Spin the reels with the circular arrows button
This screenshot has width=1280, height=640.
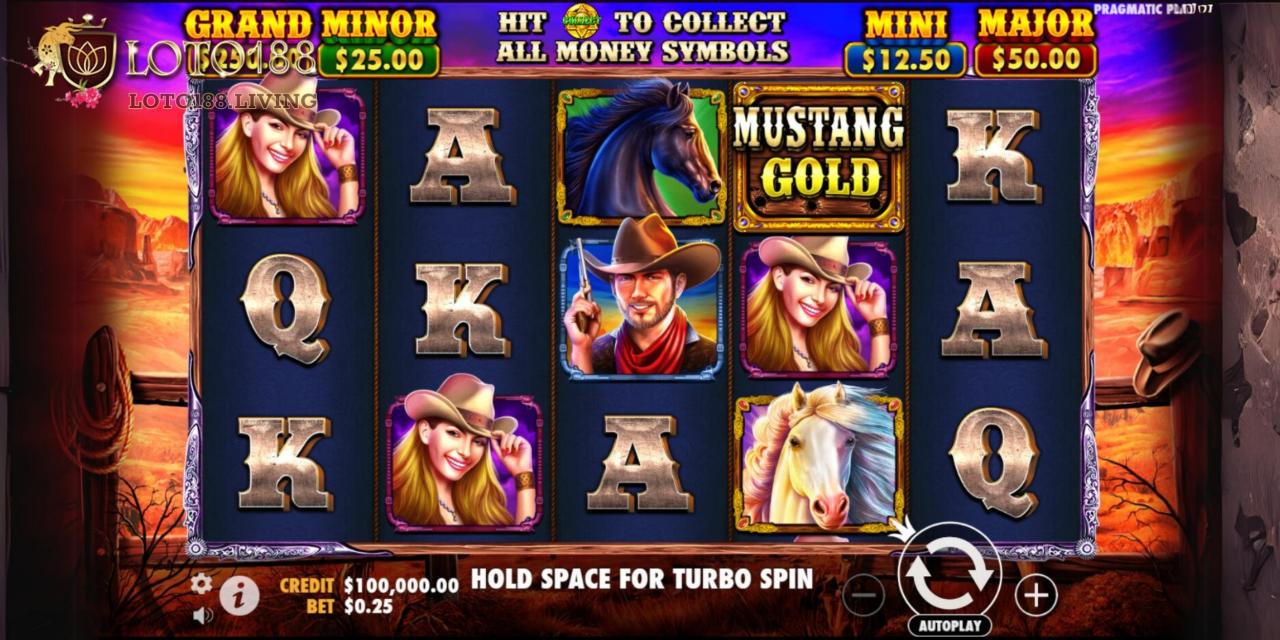(949, 572)
